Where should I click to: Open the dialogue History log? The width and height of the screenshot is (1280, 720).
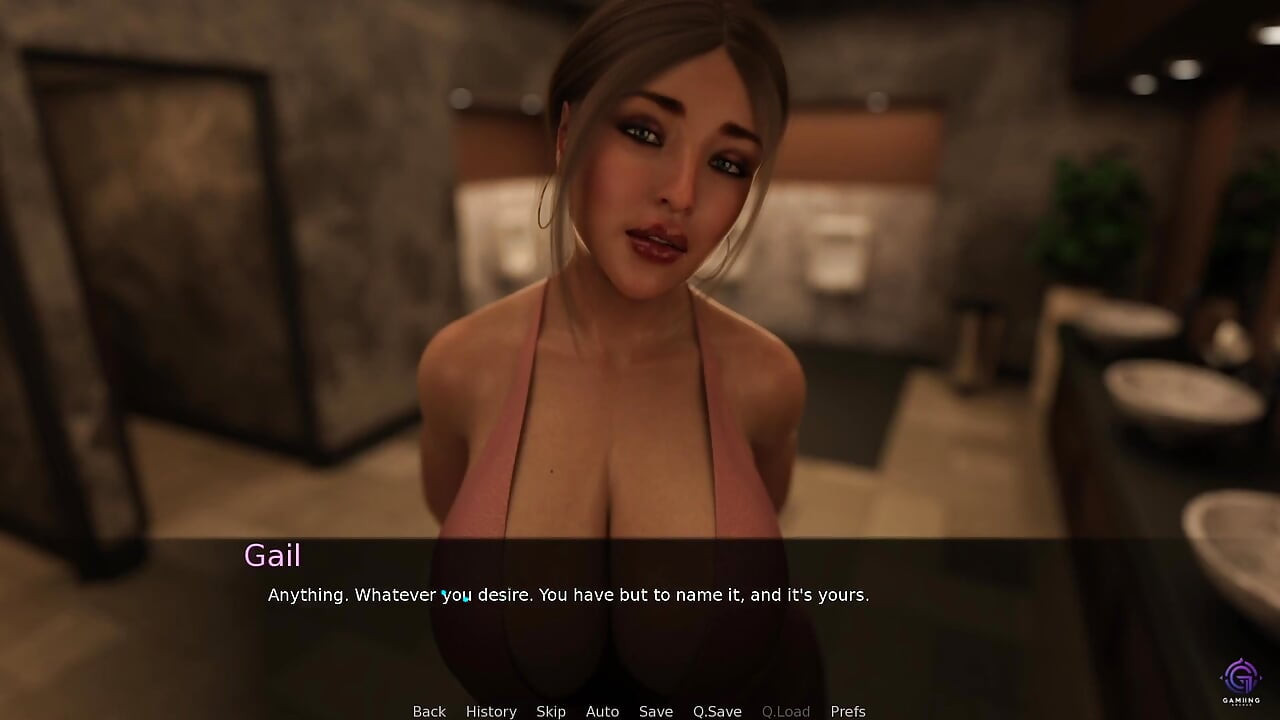click(x=491, y=711)
